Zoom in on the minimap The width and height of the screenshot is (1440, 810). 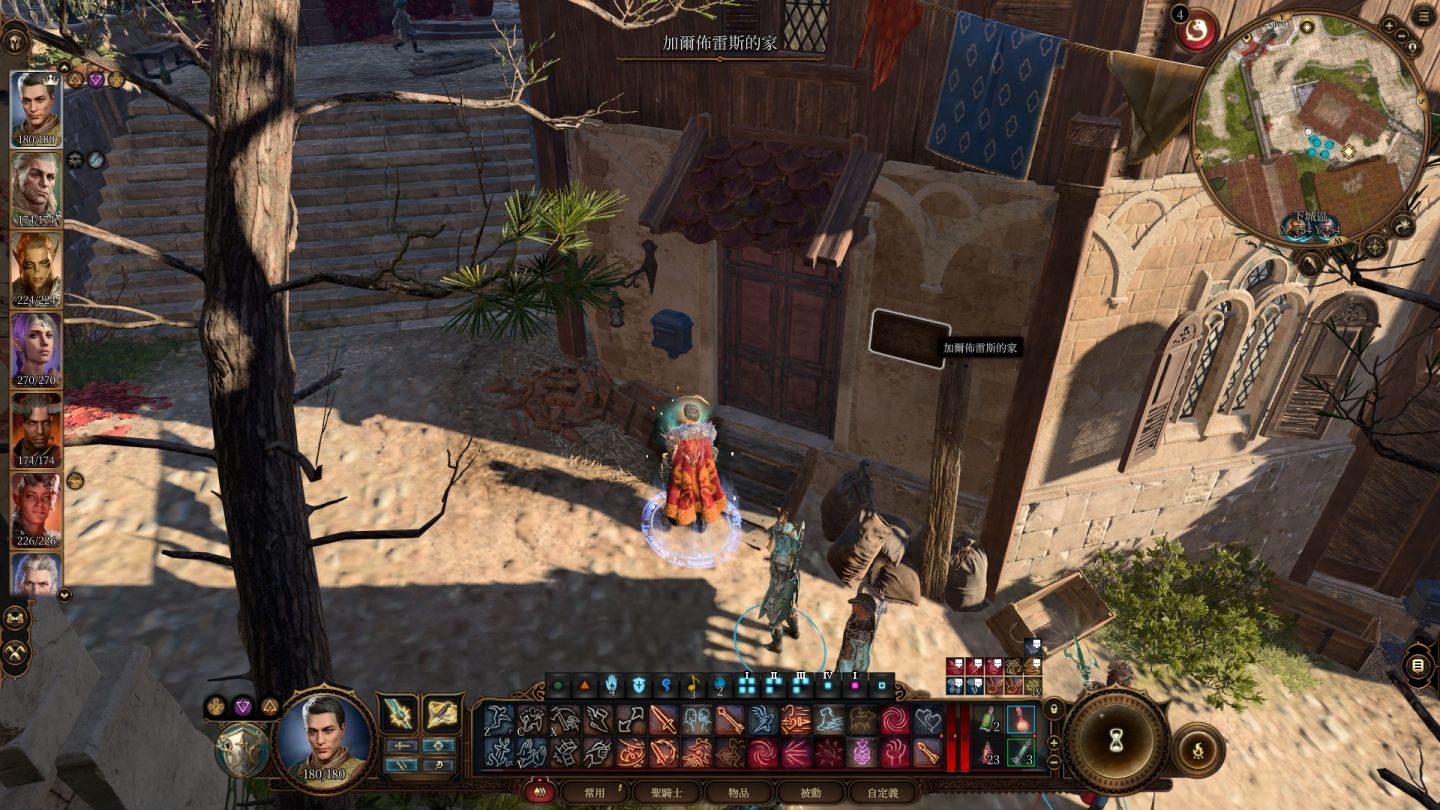pos(1390,24)
